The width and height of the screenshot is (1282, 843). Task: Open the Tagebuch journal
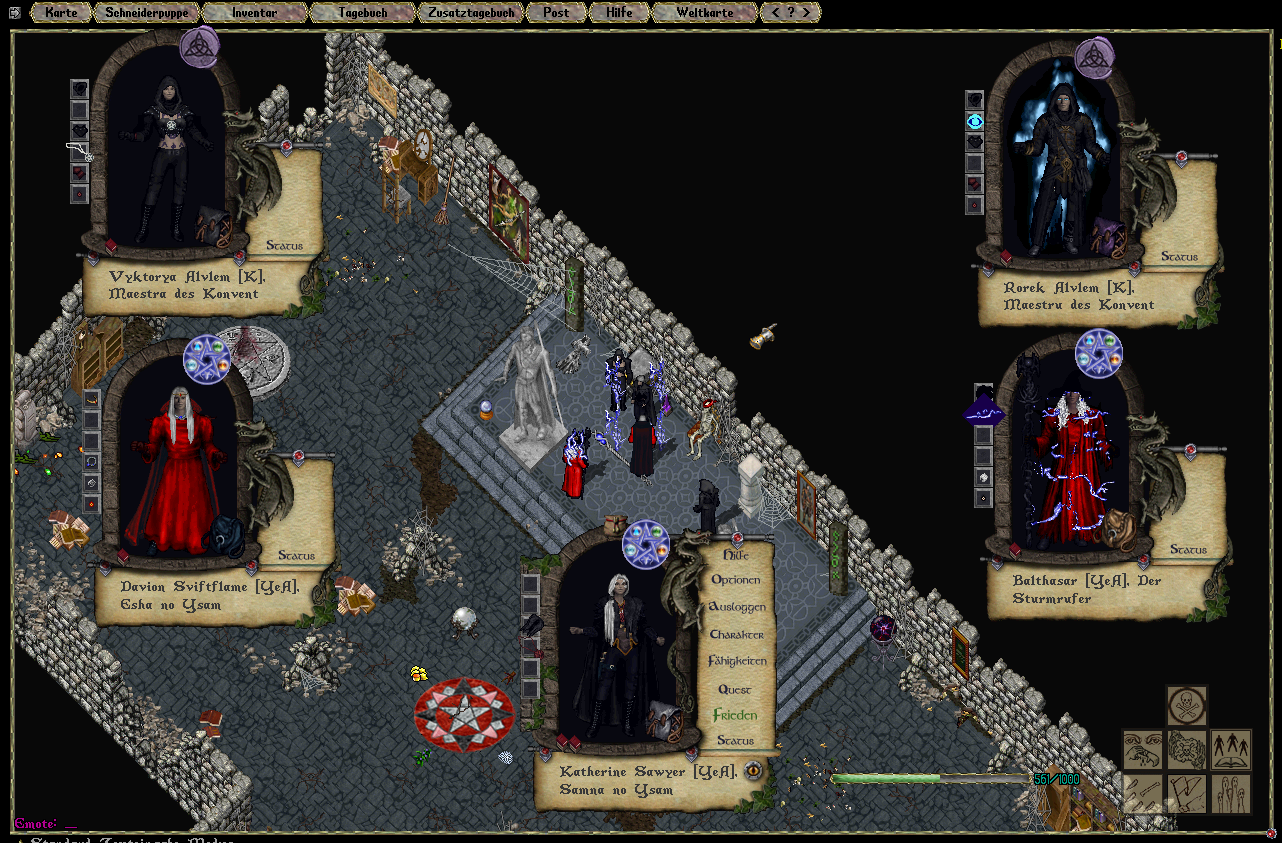coord(362,13)
